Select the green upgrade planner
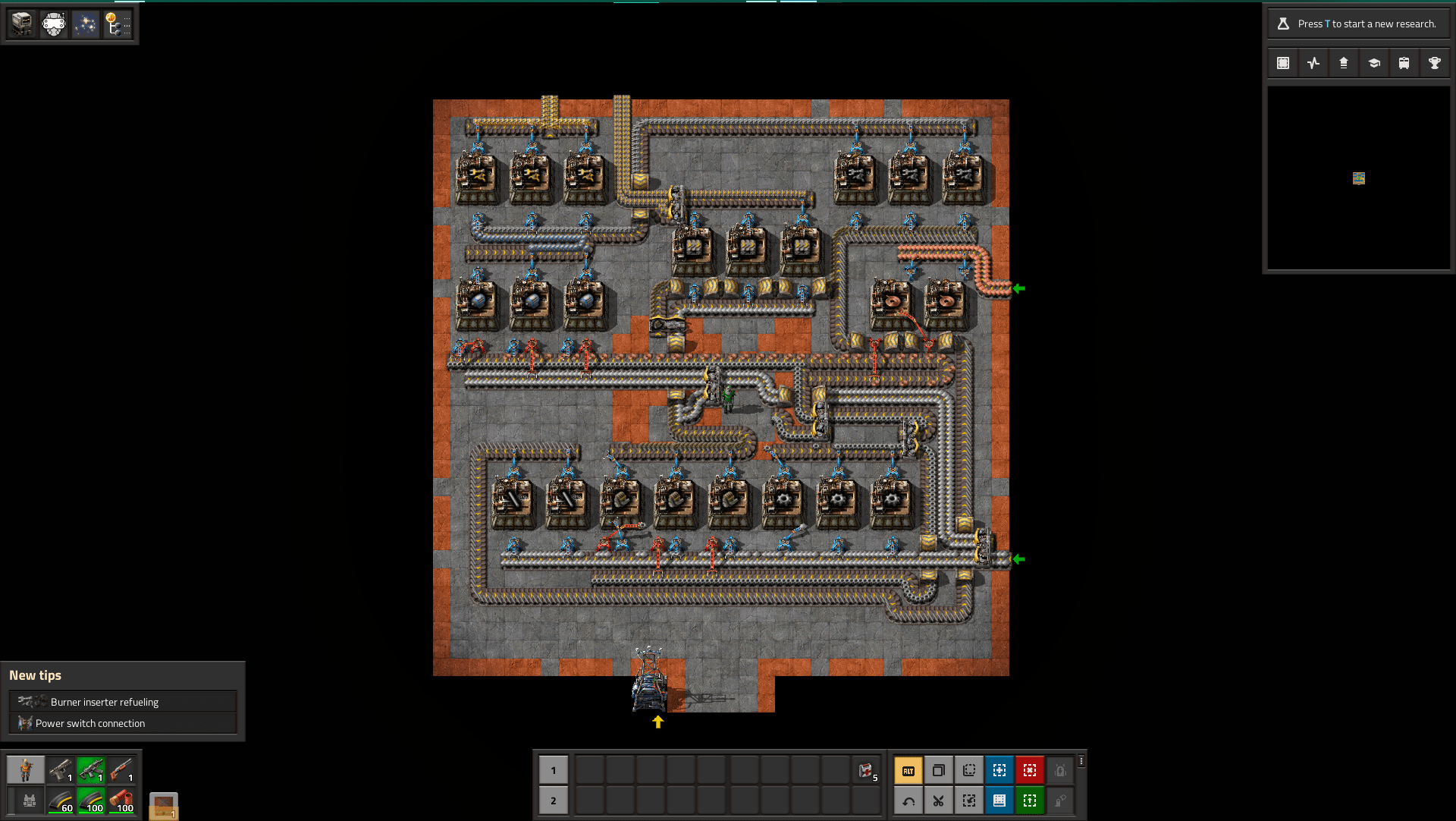 pyautogui.click(x=1030, y=801)
